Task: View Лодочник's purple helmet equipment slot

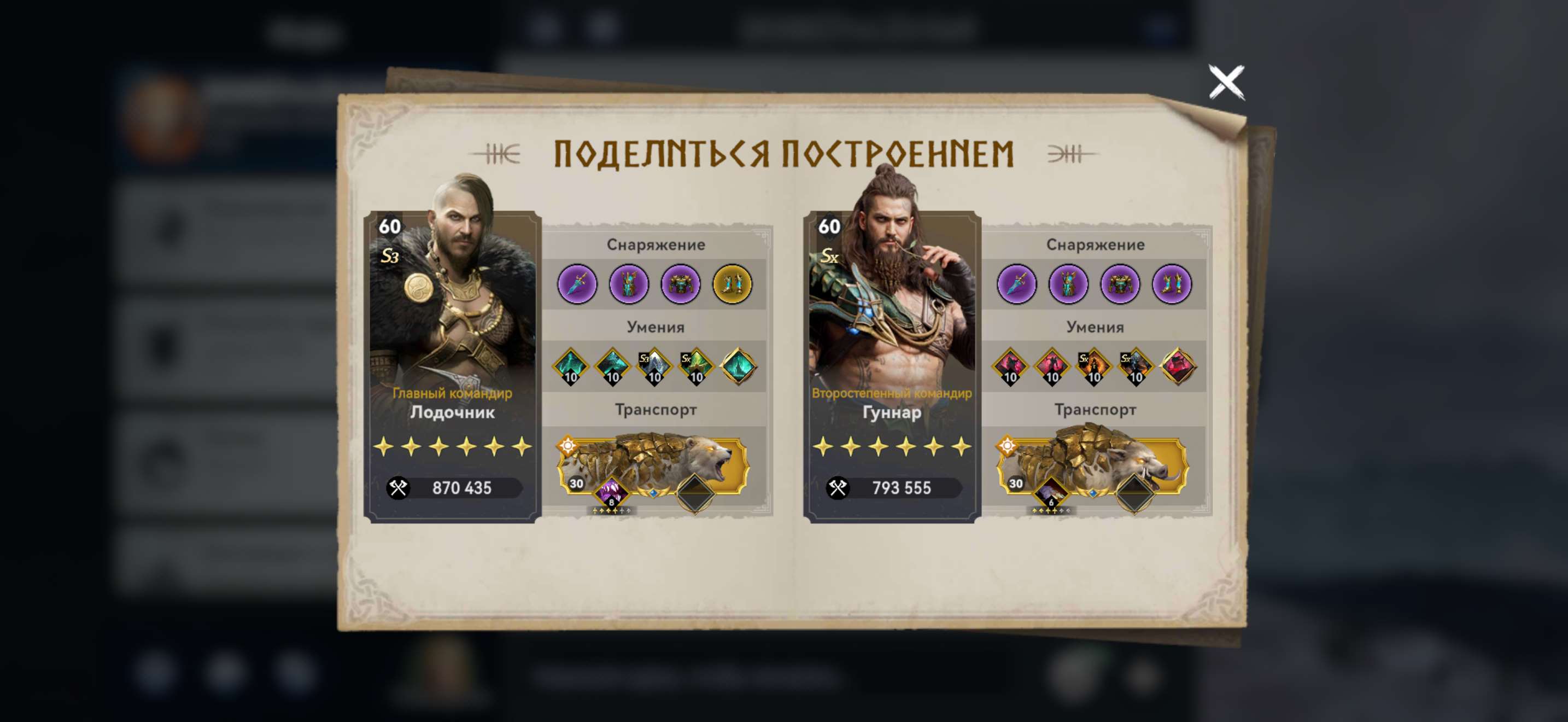Action: click(x=630, y=284)
